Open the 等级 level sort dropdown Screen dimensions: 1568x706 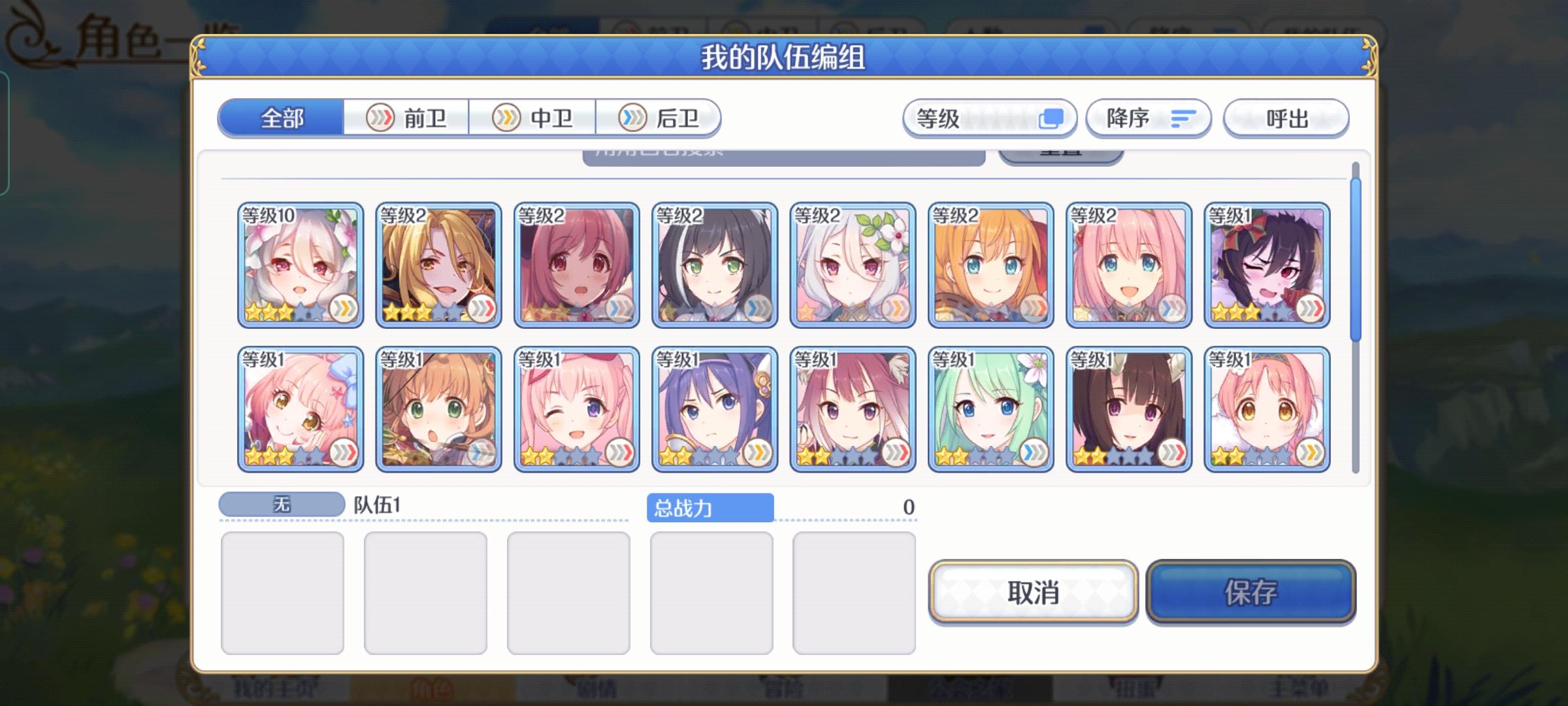coord(987,118)
